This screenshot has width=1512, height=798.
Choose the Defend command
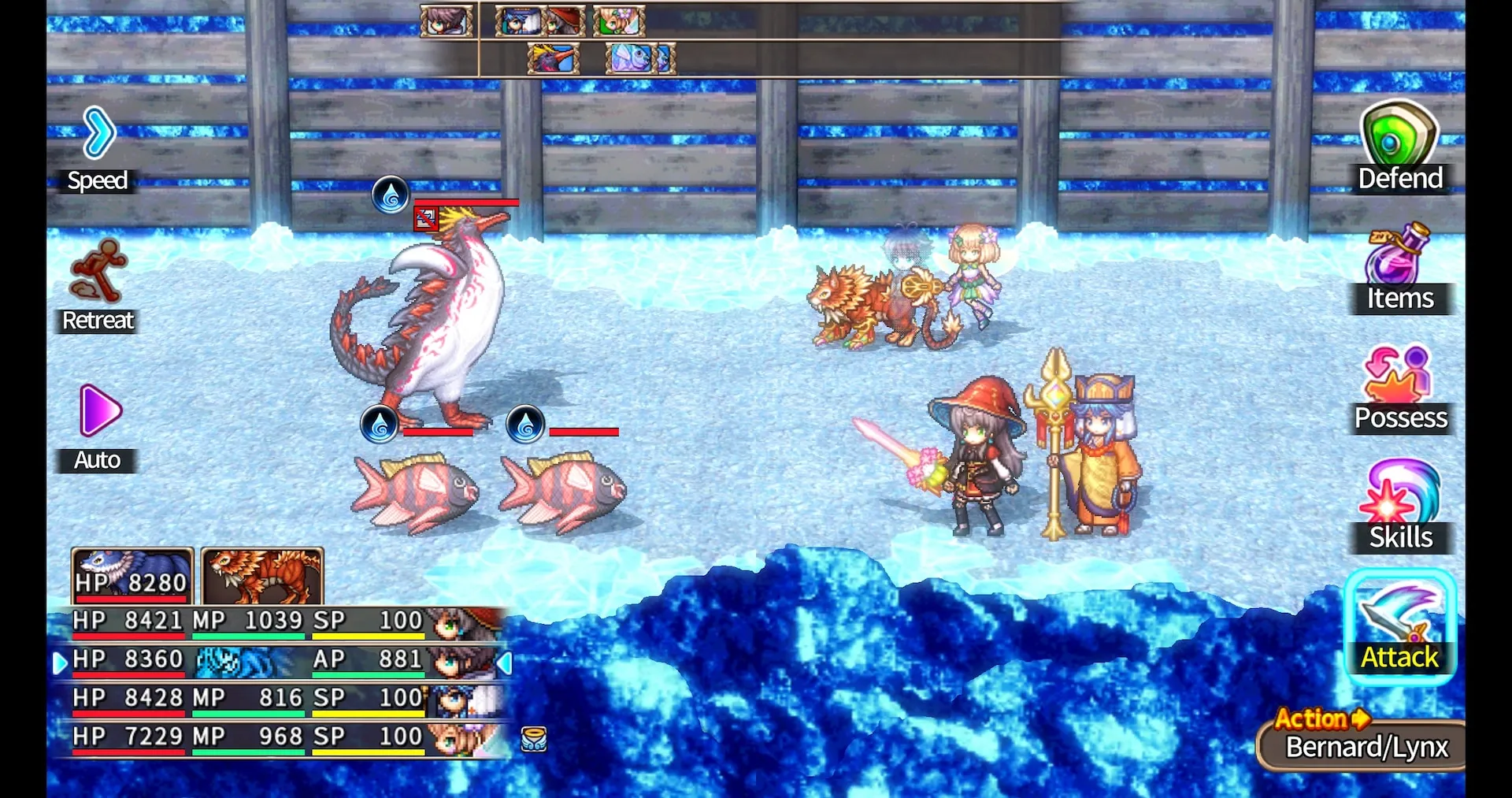1400,147
